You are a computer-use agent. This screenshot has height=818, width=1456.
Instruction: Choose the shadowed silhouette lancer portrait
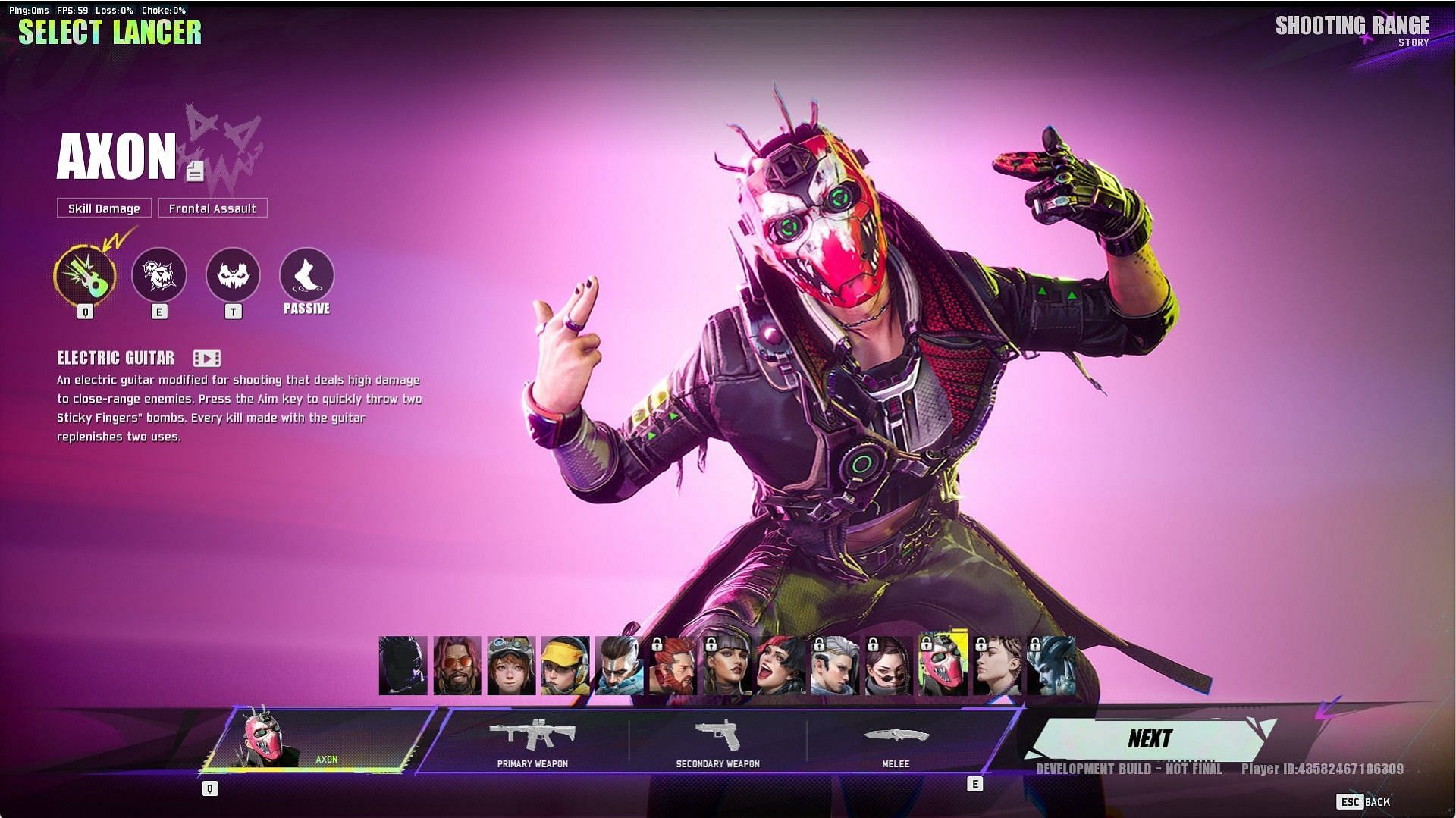[x=403, y=666]
